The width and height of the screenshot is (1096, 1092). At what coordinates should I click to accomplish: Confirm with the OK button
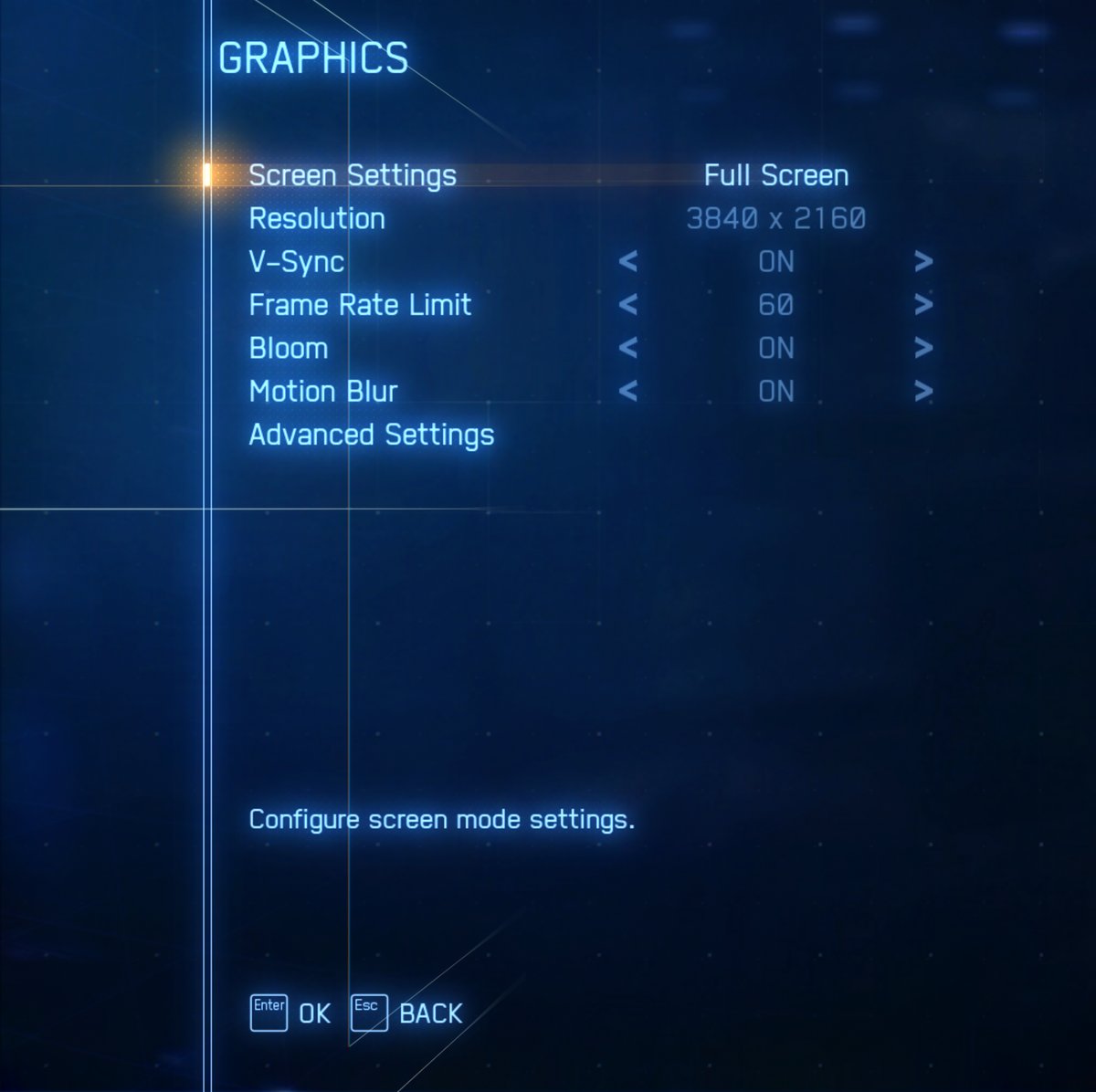pos(290,1013)
